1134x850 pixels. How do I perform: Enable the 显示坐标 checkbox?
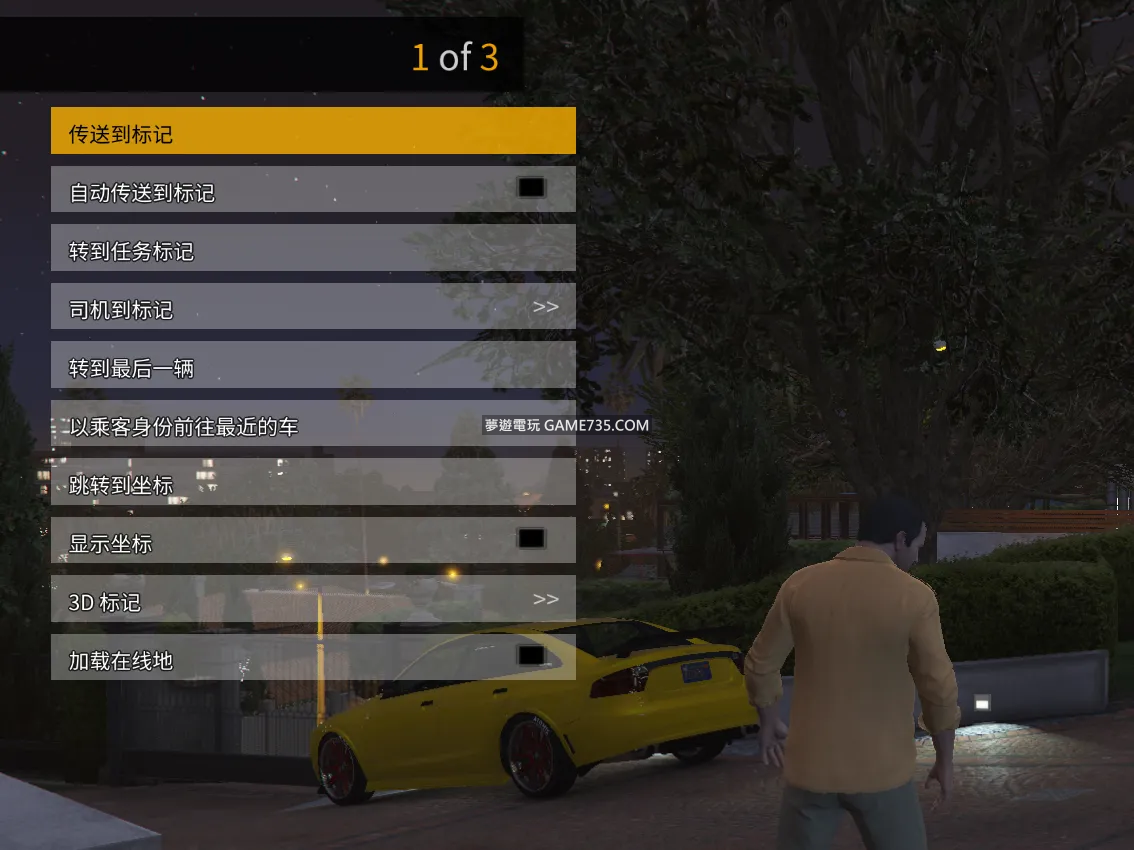[x=531, y=539]
